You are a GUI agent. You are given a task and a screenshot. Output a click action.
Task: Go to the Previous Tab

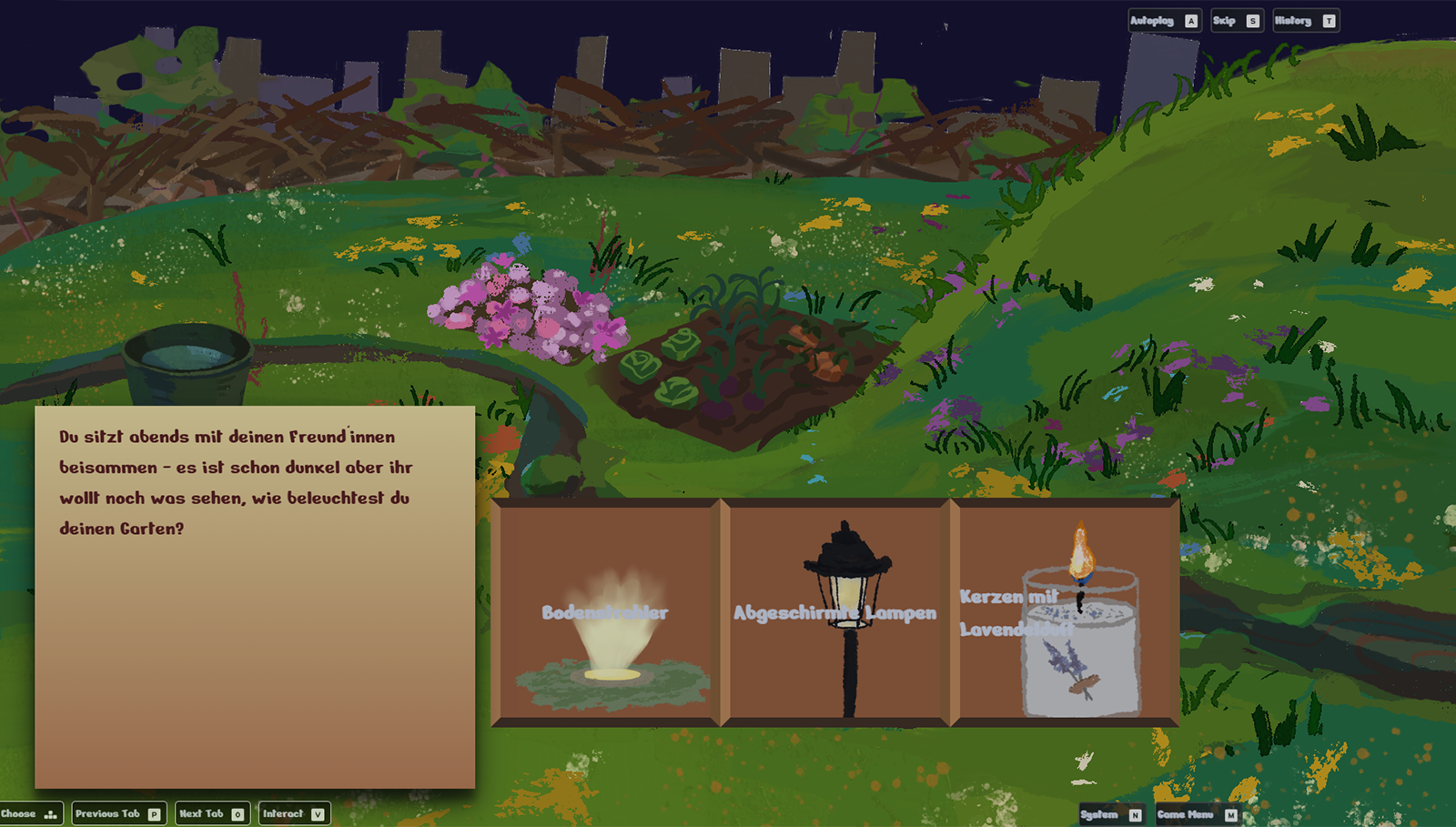click(x=118, y=813)
